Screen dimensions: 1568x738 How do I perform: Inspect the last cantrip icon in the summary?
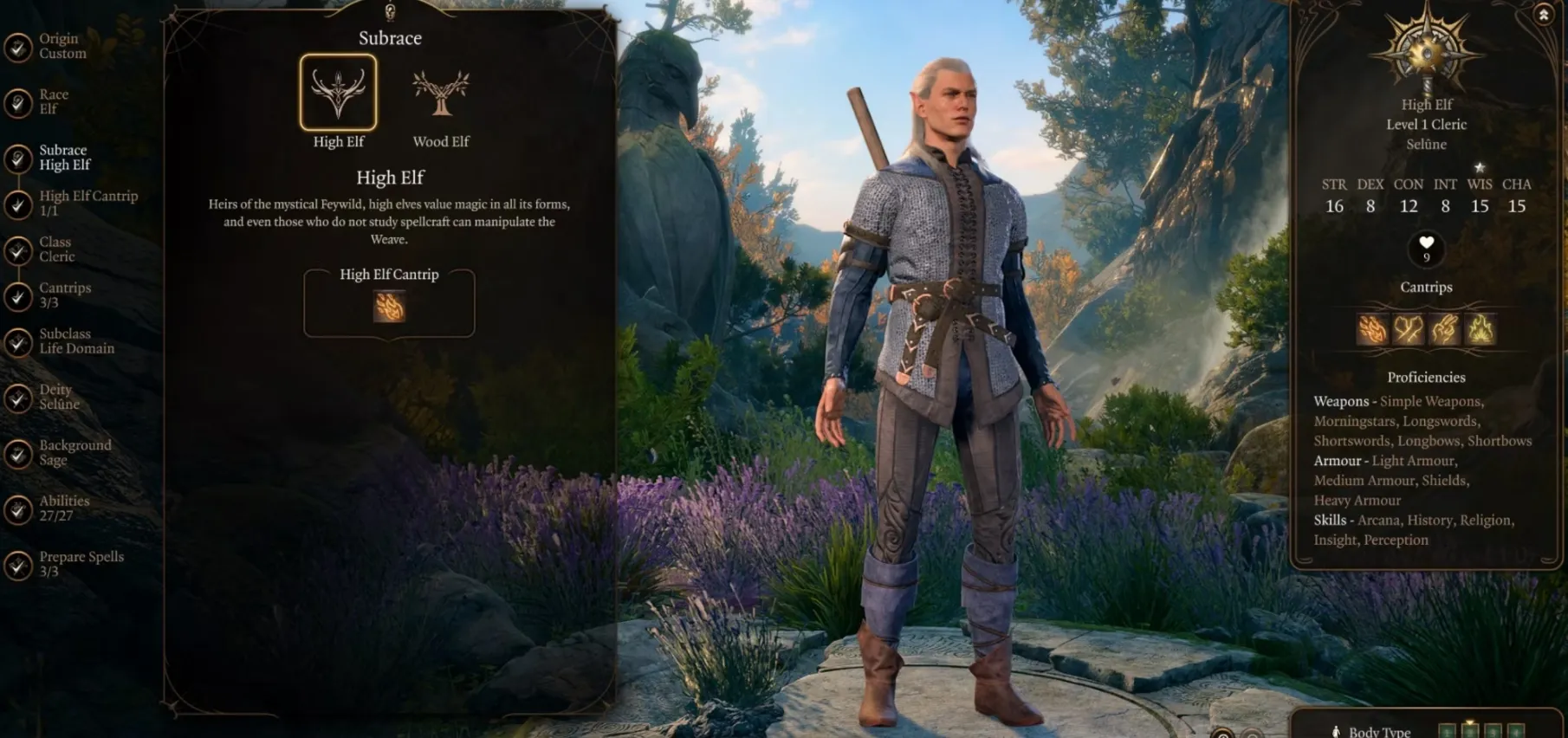point(1481,329)
